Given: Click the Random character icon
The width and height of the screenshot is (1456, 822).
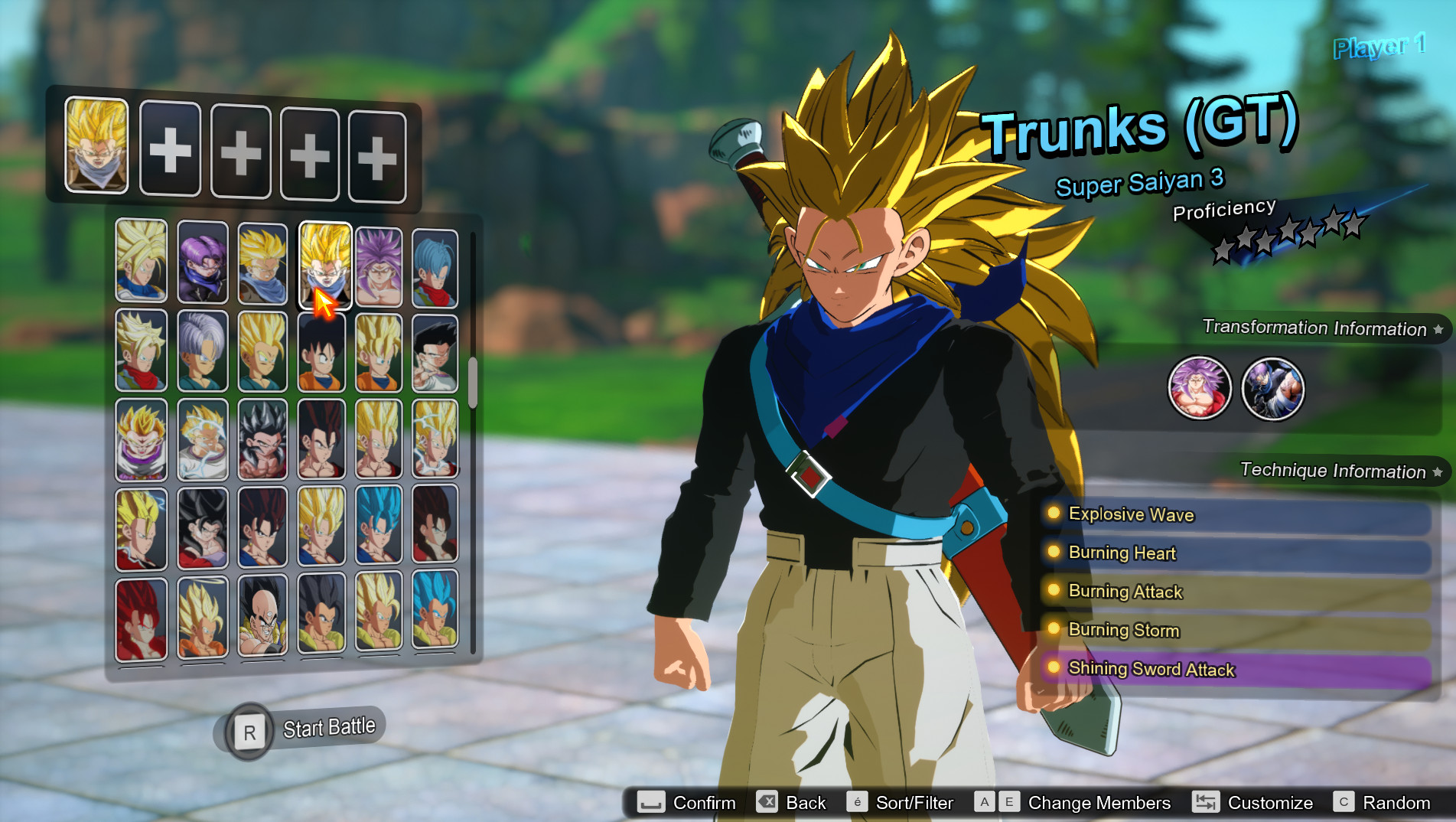Looking at the screenshot, I should point(1346,802).
